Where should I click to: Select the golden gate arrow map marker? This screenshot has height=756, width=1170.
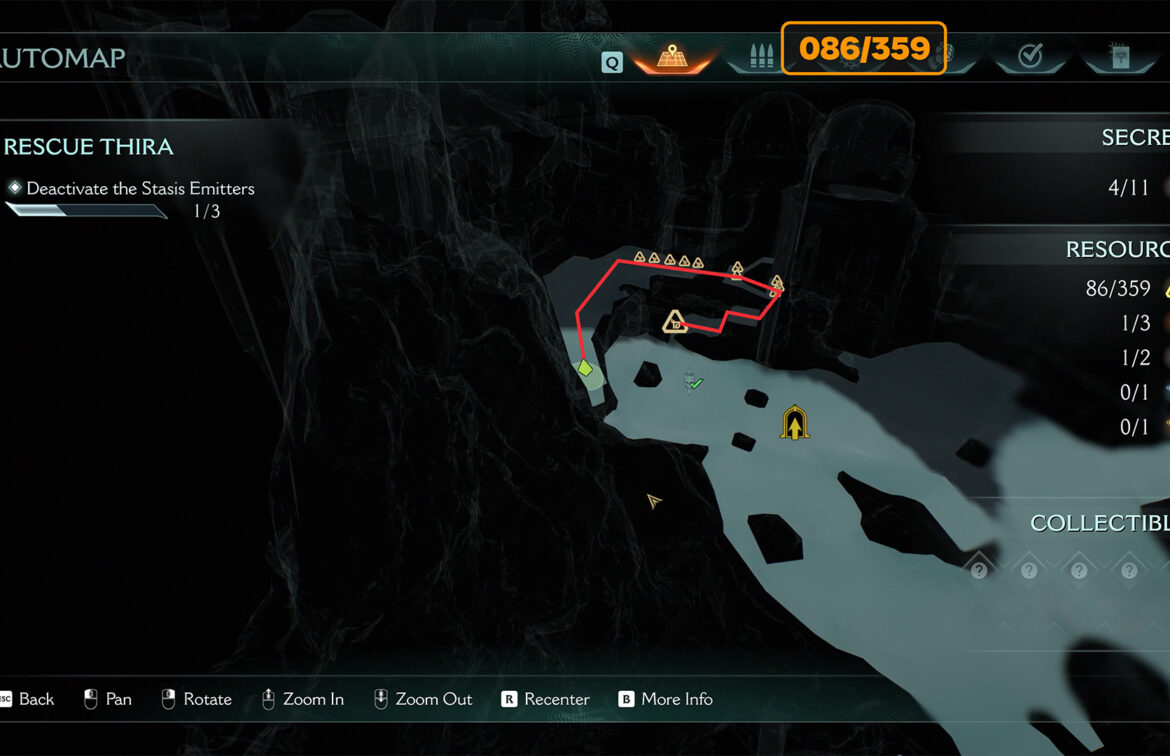click(x=795, y=423)
